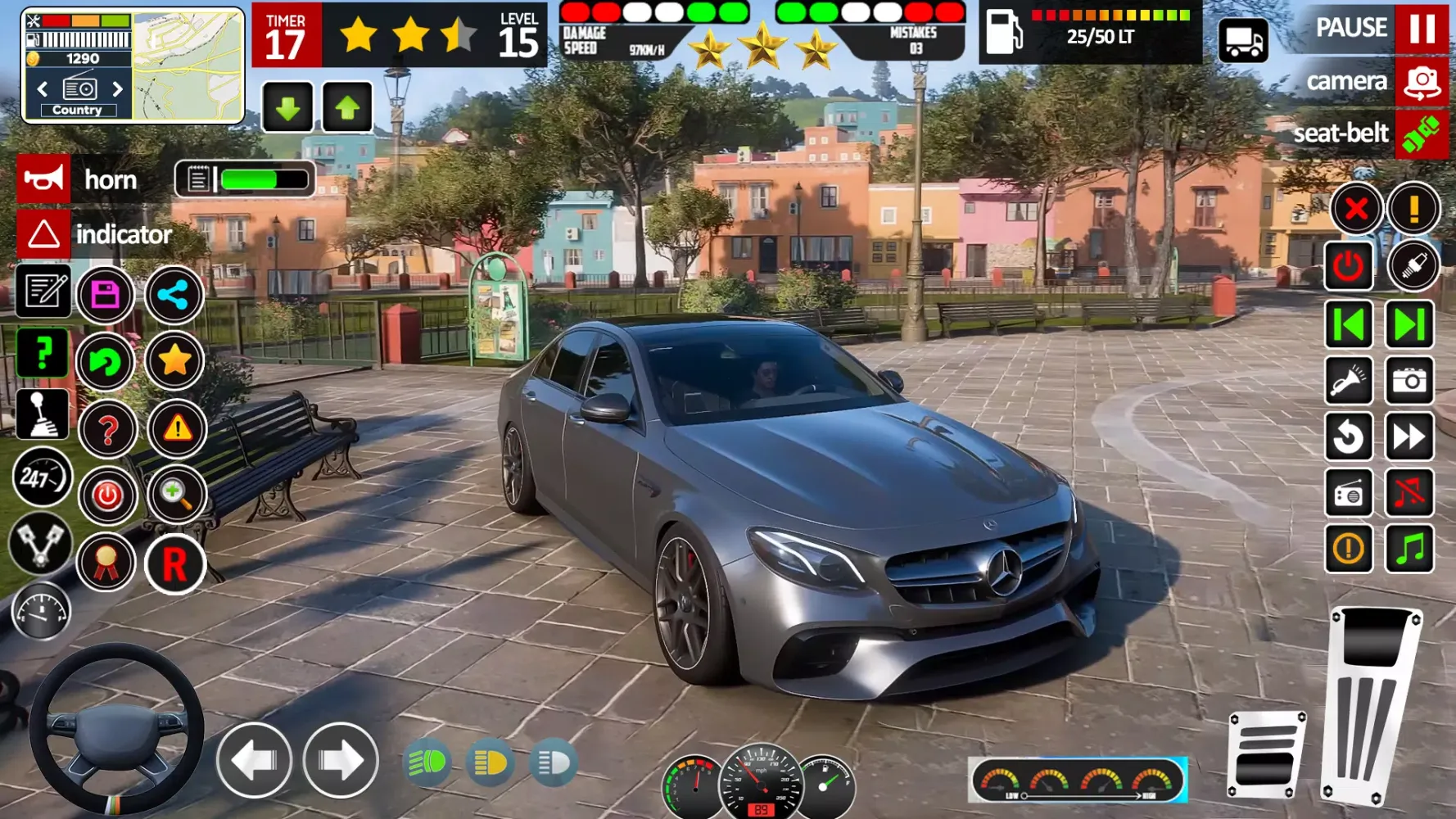Click the green down arrow button
Viewport: 1456px width, 819px height.
pos(287,107)
